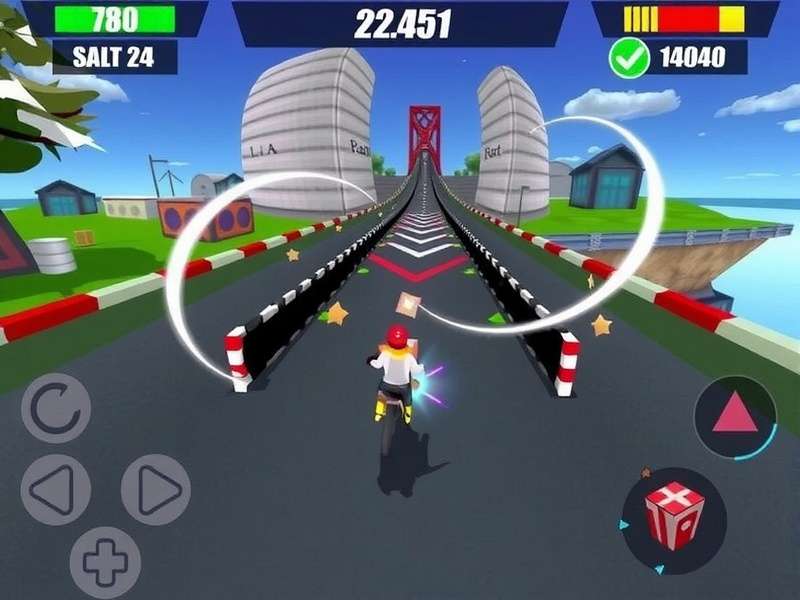The image size is (800, 600).
Task: Tap the left arrow steering button
Action: [56, 489]
